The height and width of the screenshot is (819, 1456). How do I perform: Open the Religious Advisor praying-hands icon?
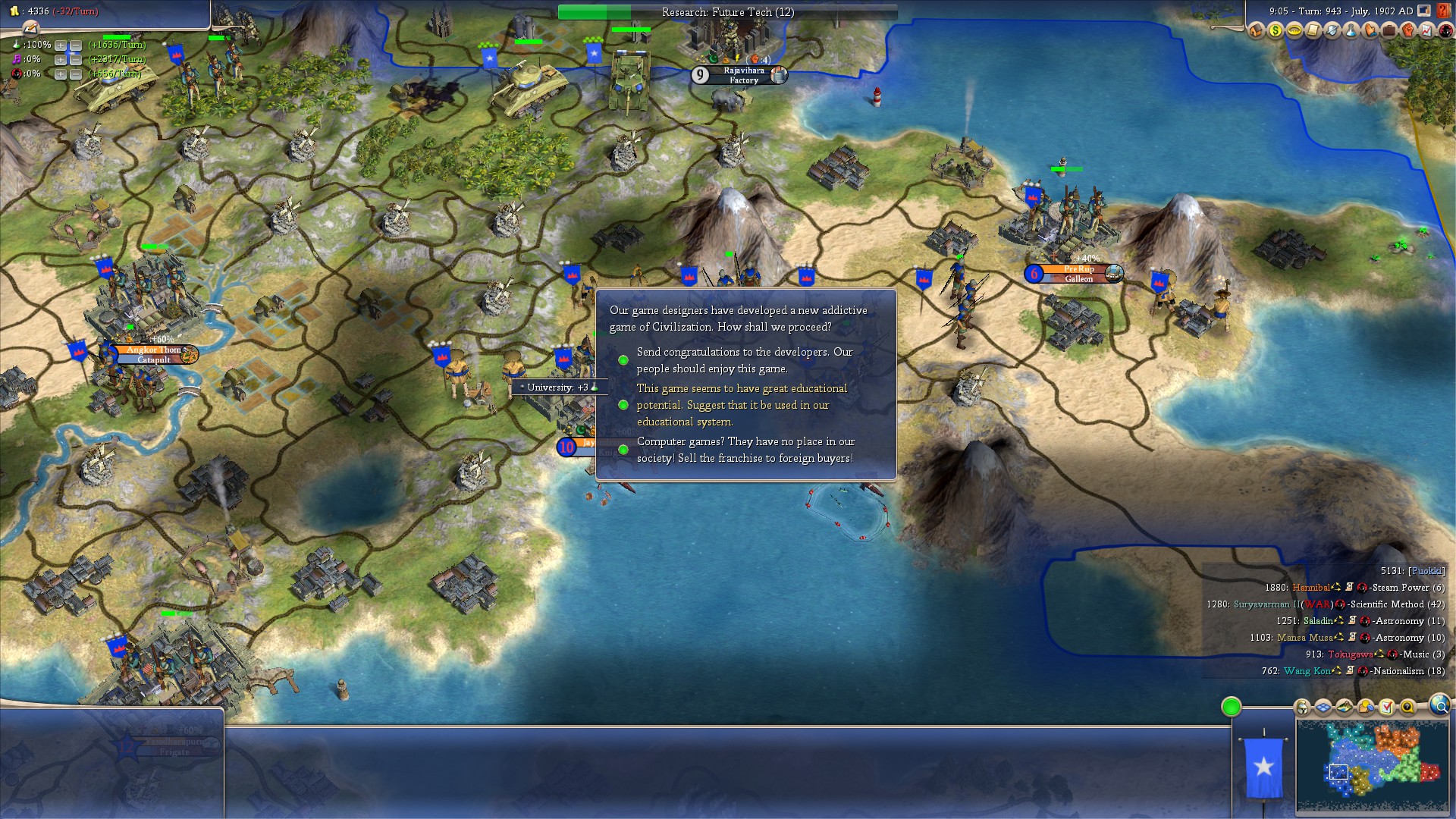point(1368,30)
